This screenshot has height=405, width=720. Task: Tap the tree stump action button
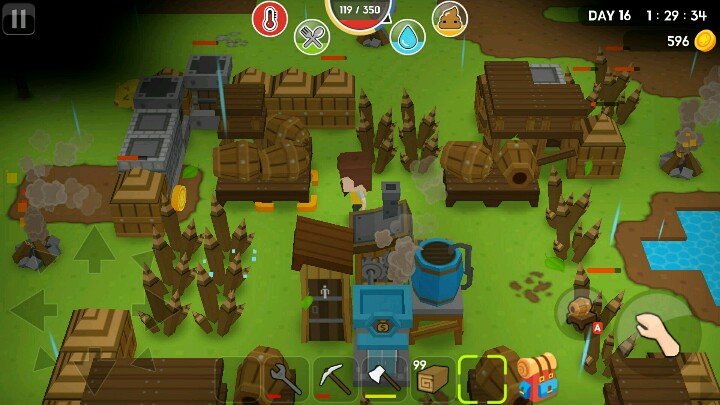click(x=581, y=309)
